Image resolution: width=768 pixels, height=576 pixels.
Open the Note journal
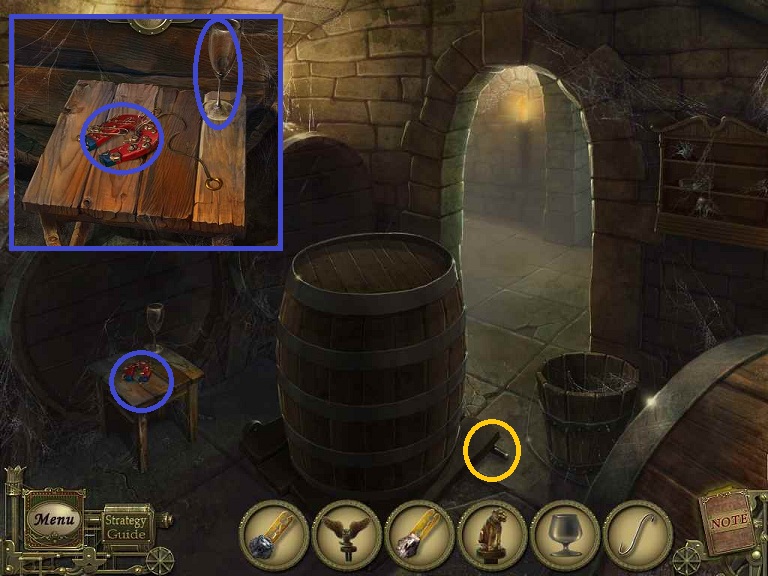coord(727,522)
